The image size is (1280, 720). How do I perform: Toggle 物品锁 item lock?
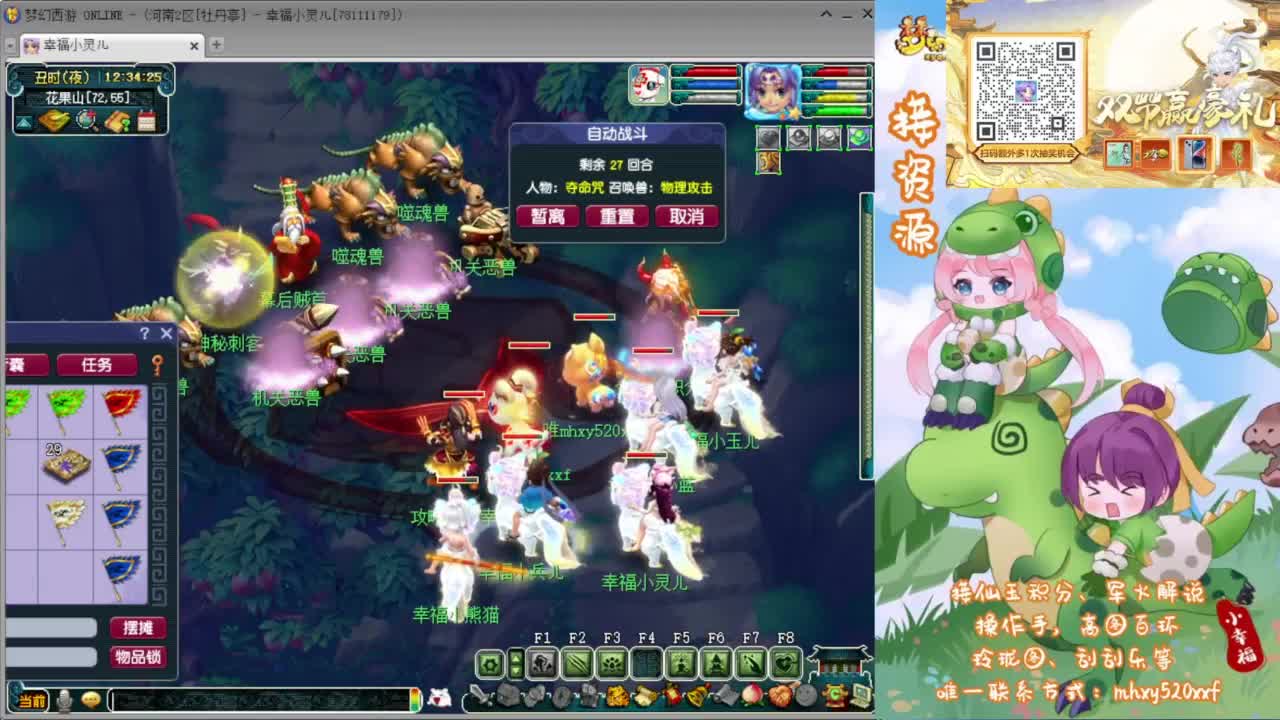click(x=140, y=655)
